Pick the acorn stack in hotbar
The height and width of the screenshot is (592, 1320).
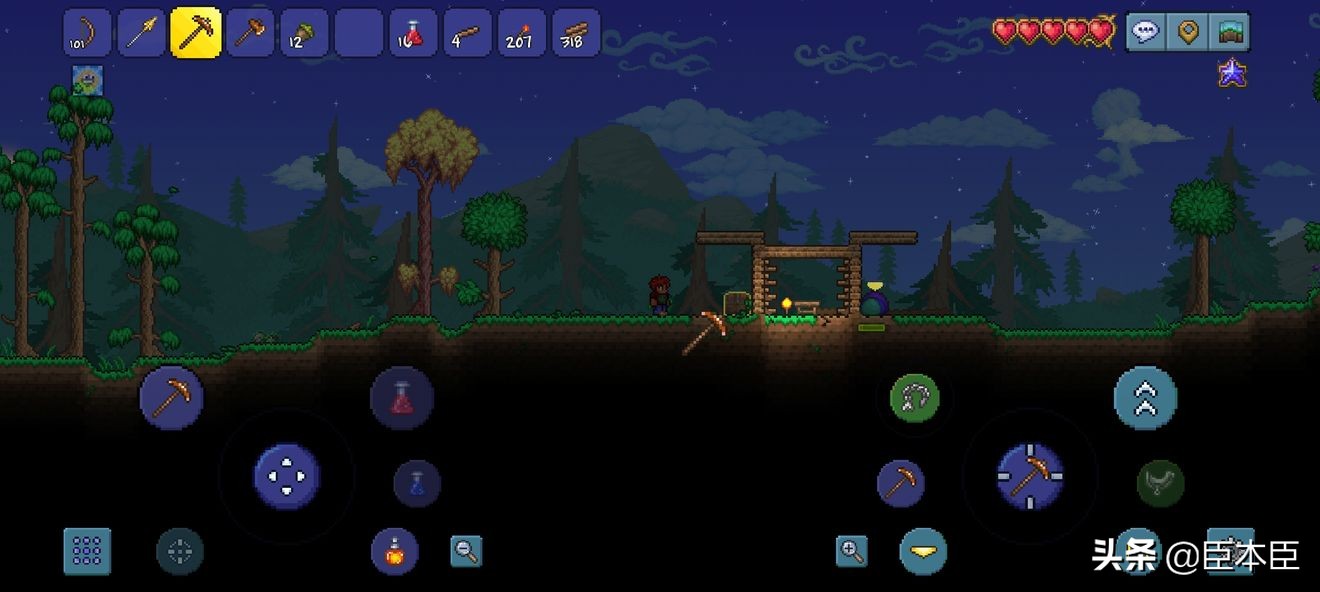[x=304, y=33]
